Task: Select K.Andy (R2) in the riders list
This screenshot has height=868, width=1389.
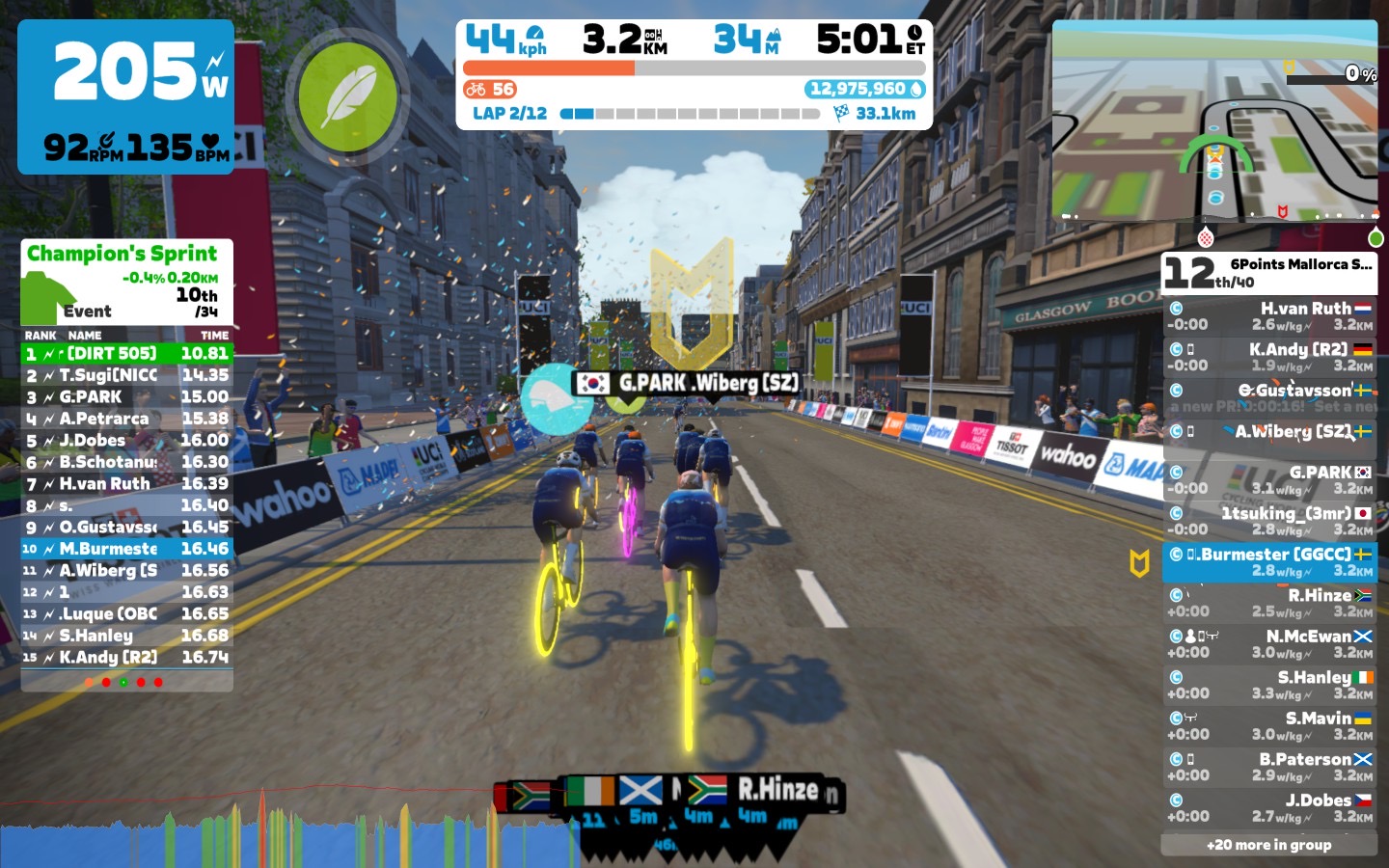Action: (x=1268, y=357)
